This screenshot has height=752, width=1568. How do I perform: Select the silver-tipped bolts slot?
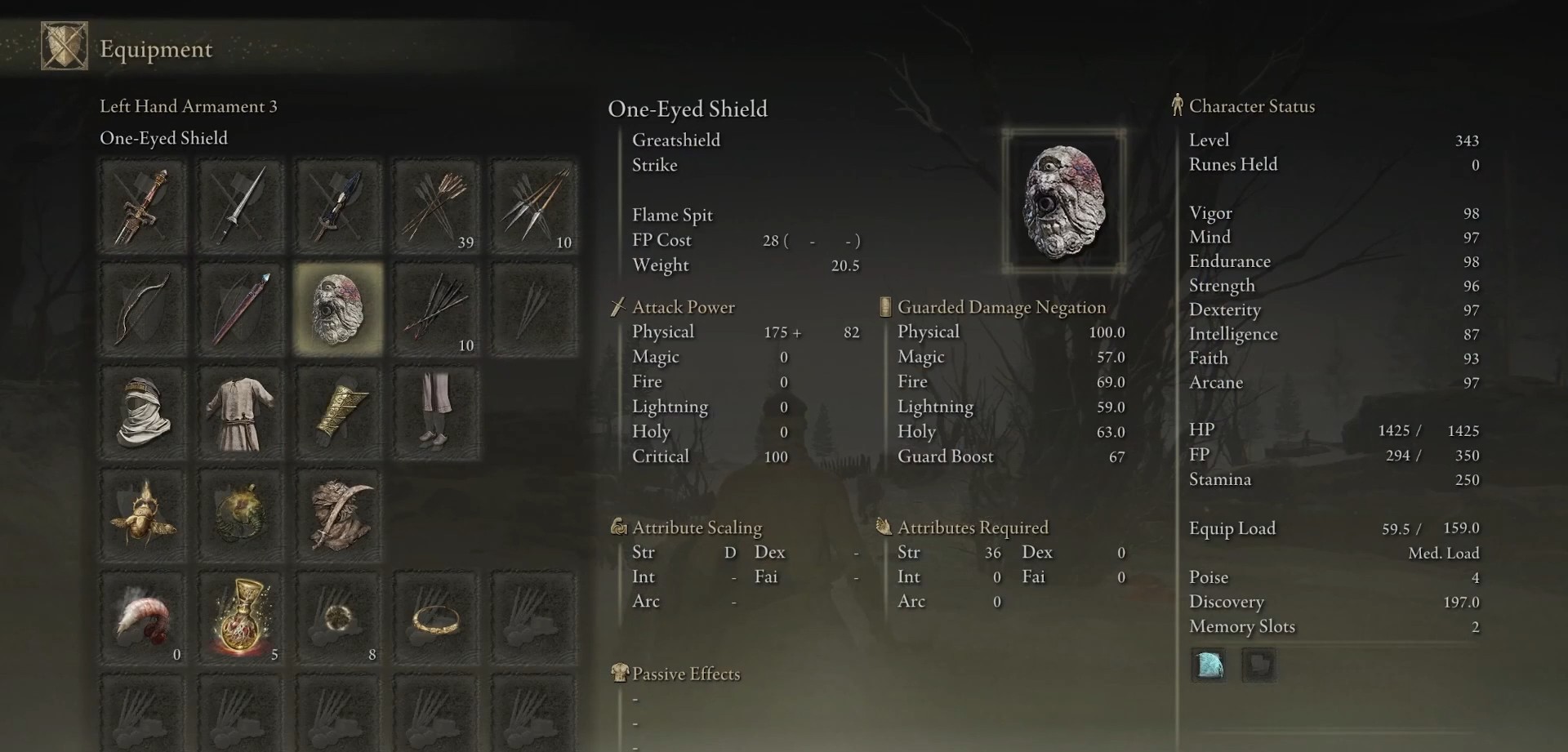click(x=535, y=207)
